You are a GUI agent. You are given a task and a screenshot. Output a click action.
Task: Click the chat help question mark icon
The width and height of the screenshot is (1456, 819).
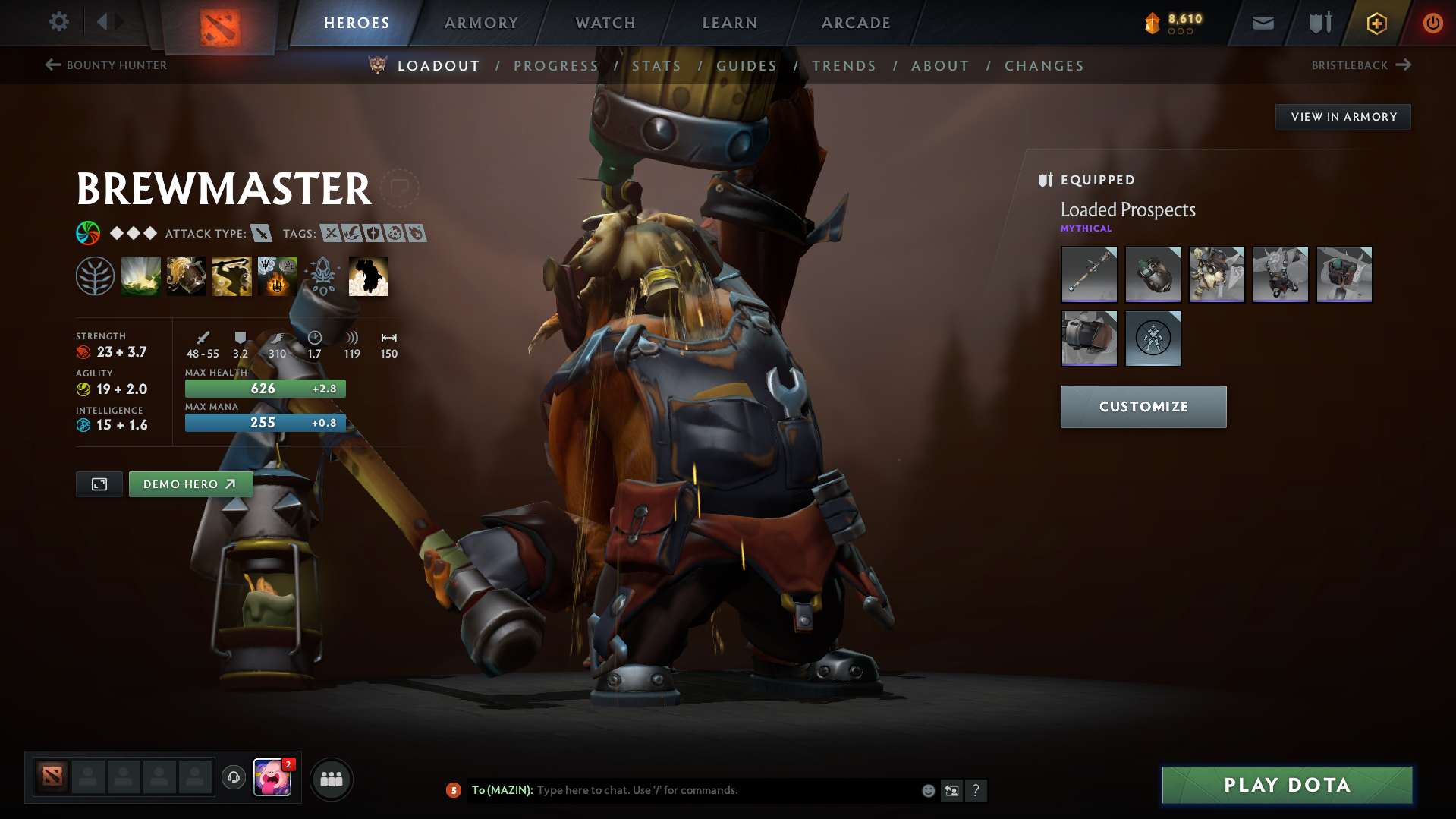point(976,790)
